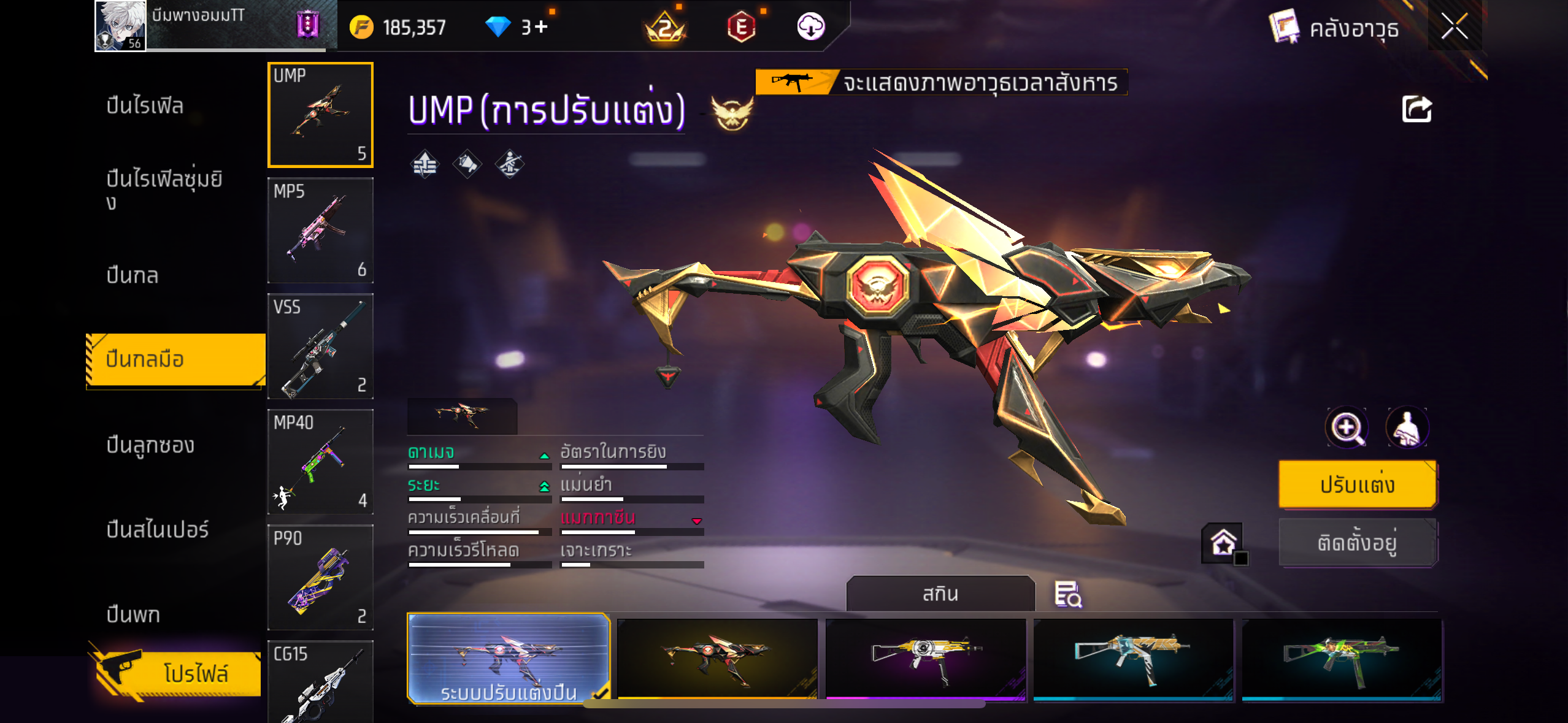Select the yellow and white UMP skin
This screenshot has height=723, width=1568.
(x=925, y=659)
